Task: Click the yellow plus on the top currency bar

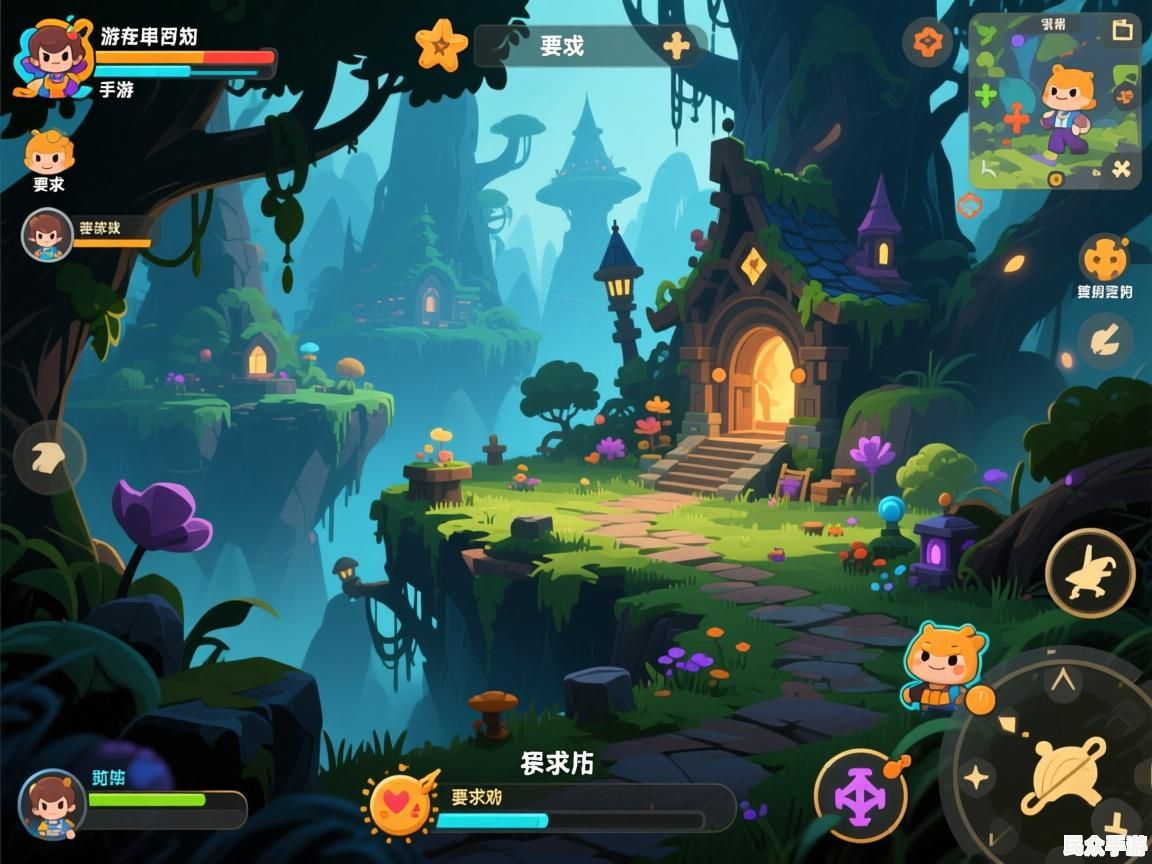Action: (677, 46)
